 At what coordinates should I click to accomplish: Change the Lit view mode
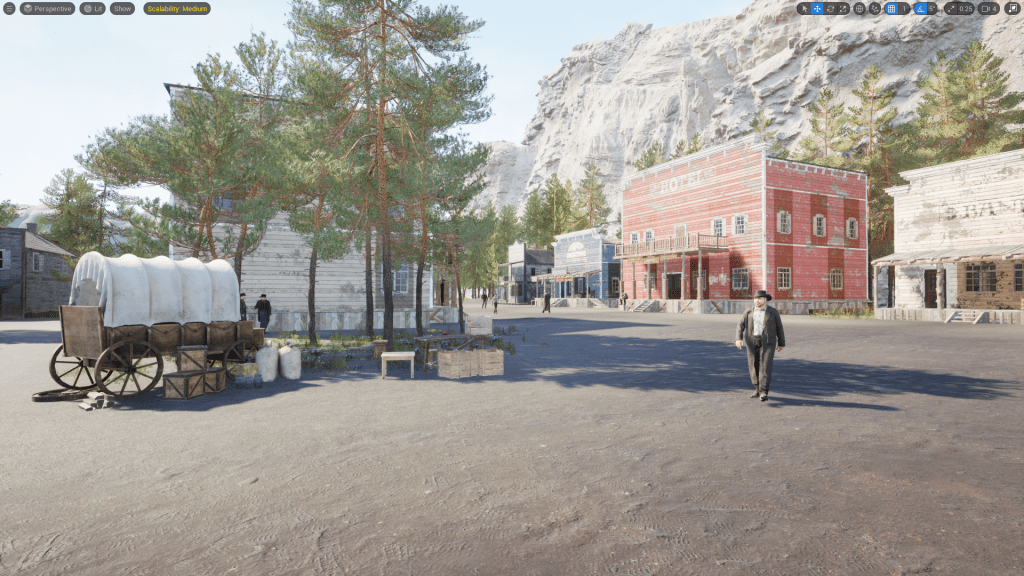[93, 8]
